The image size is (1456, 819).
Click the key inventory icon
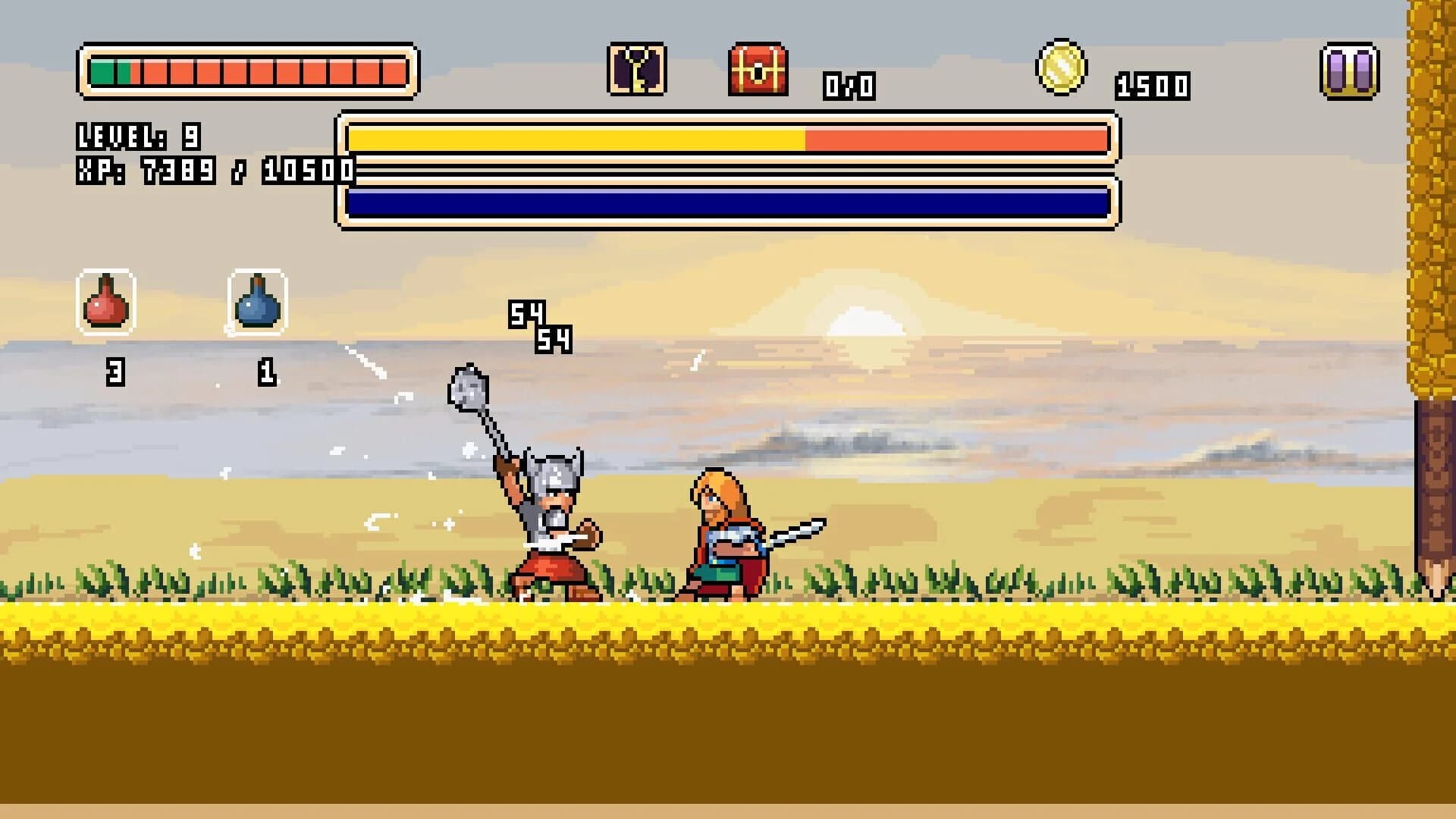[637, 72]
